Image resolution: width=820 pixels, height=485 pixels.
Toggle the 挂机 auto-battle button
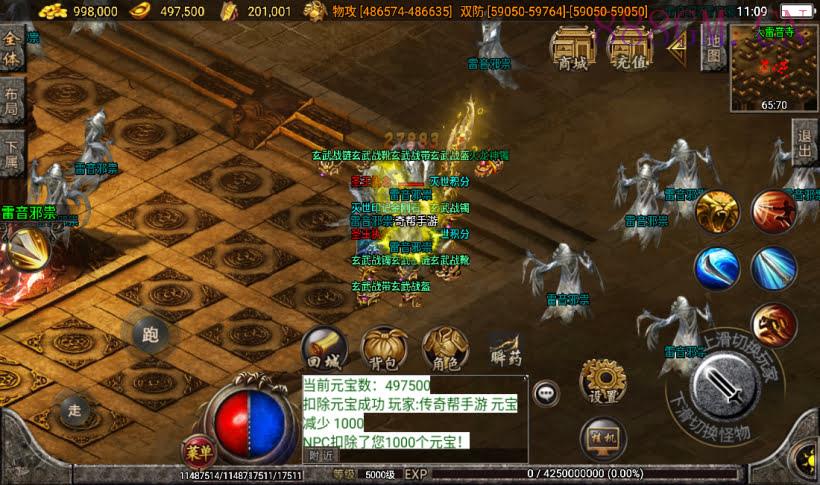[603, 437]
